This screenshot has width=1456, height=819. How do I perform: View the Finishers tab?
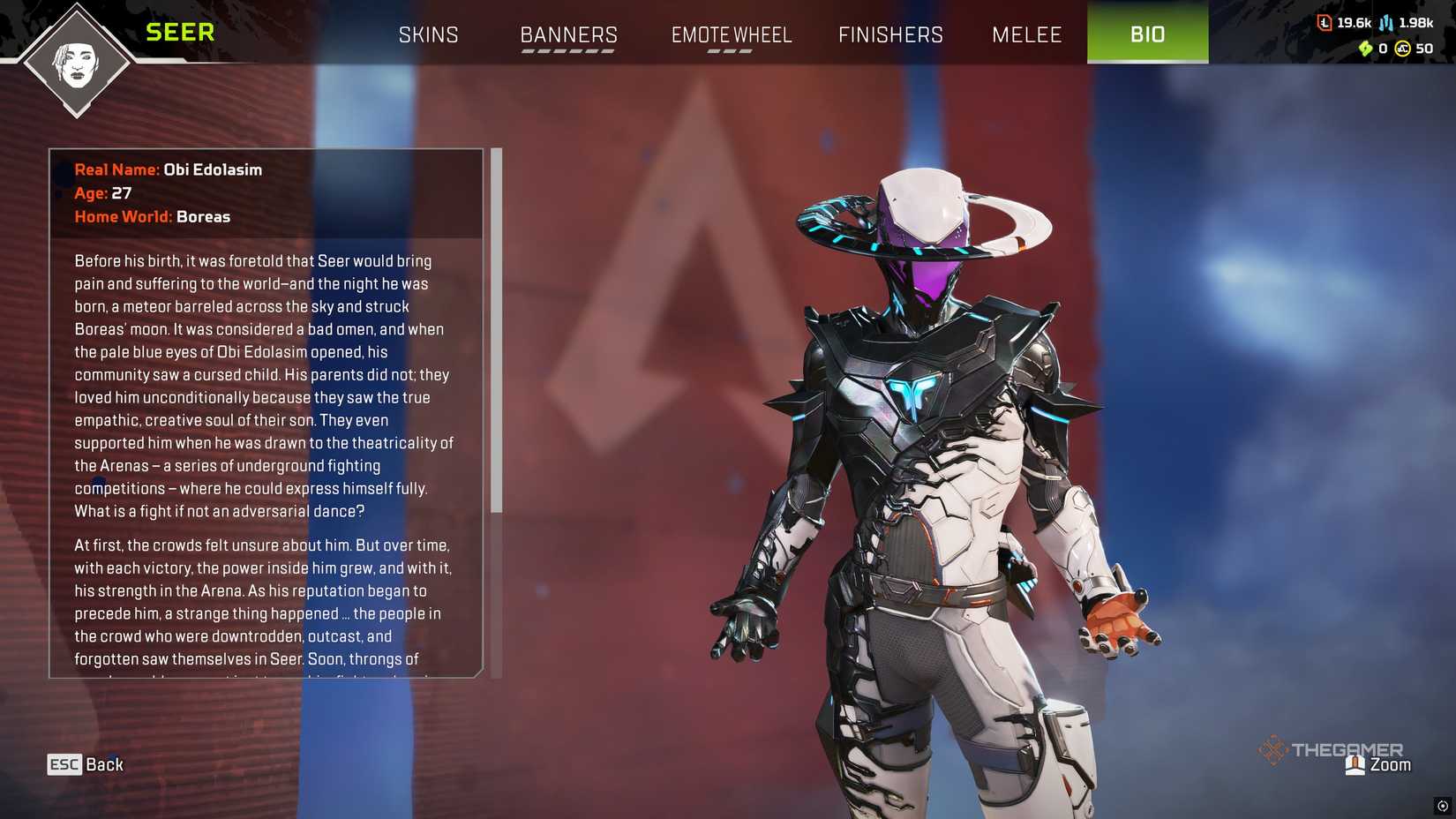pos(890,34)
